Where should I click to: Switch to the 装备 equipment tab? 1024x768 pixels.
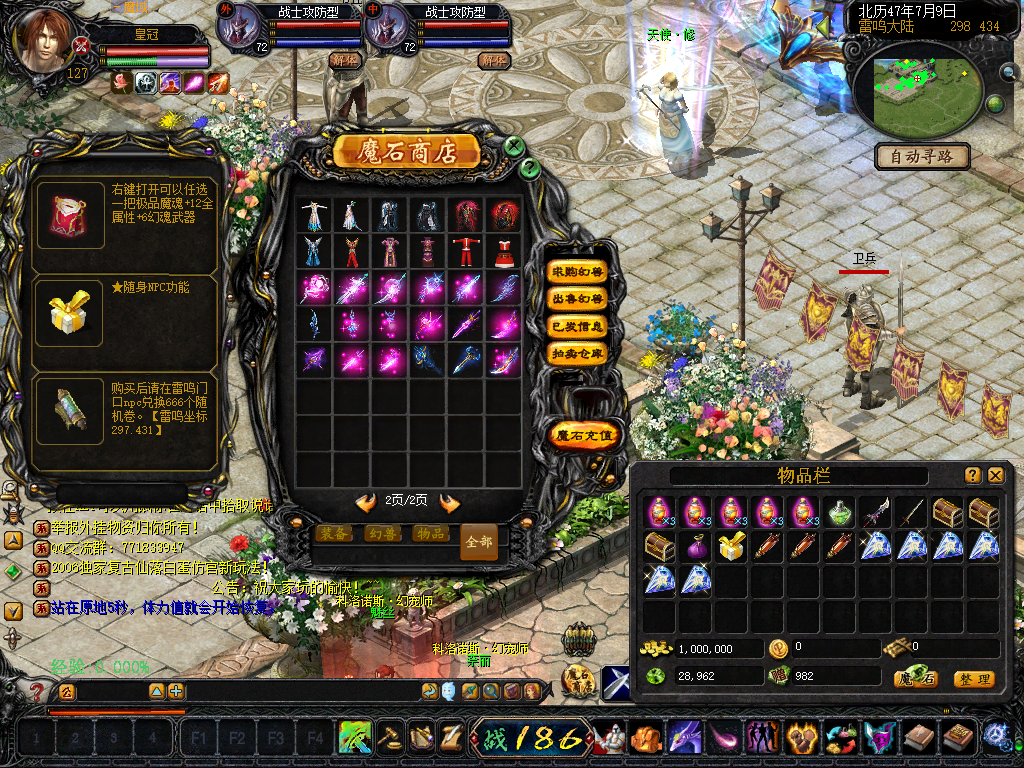332,534
